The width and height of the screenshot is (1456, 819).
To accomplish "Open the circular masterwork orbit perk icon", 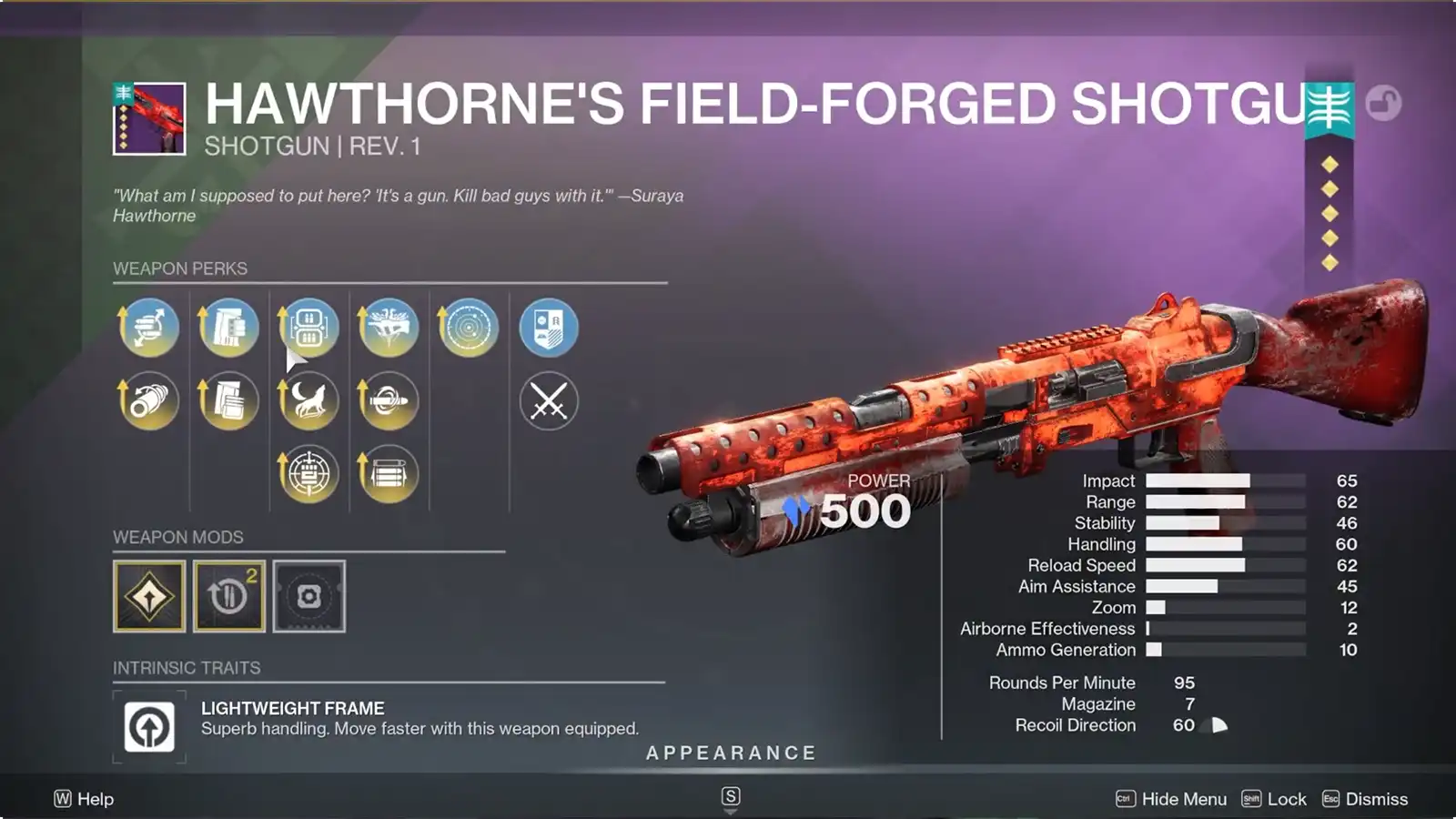I will click(467, 328).
